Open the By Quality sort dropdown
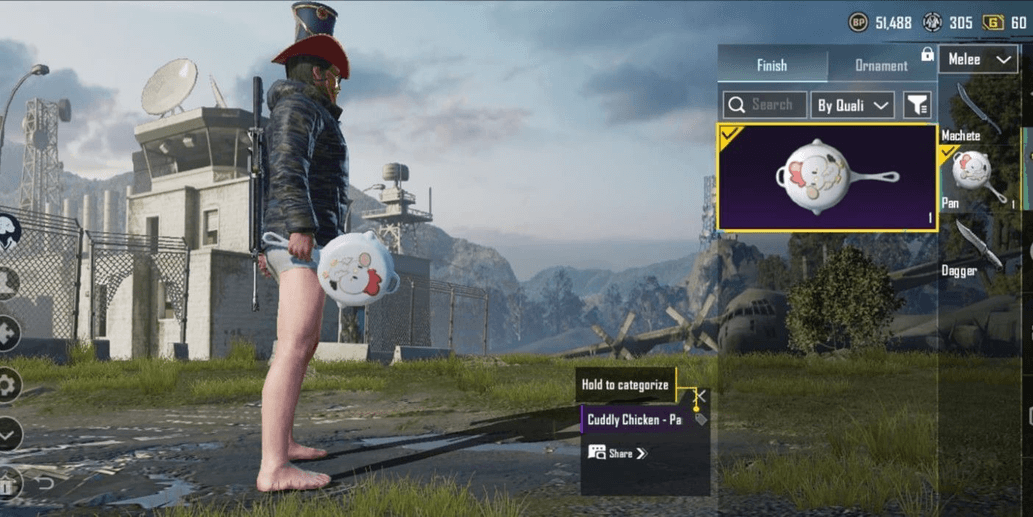1033x517 pixels. 853,105
